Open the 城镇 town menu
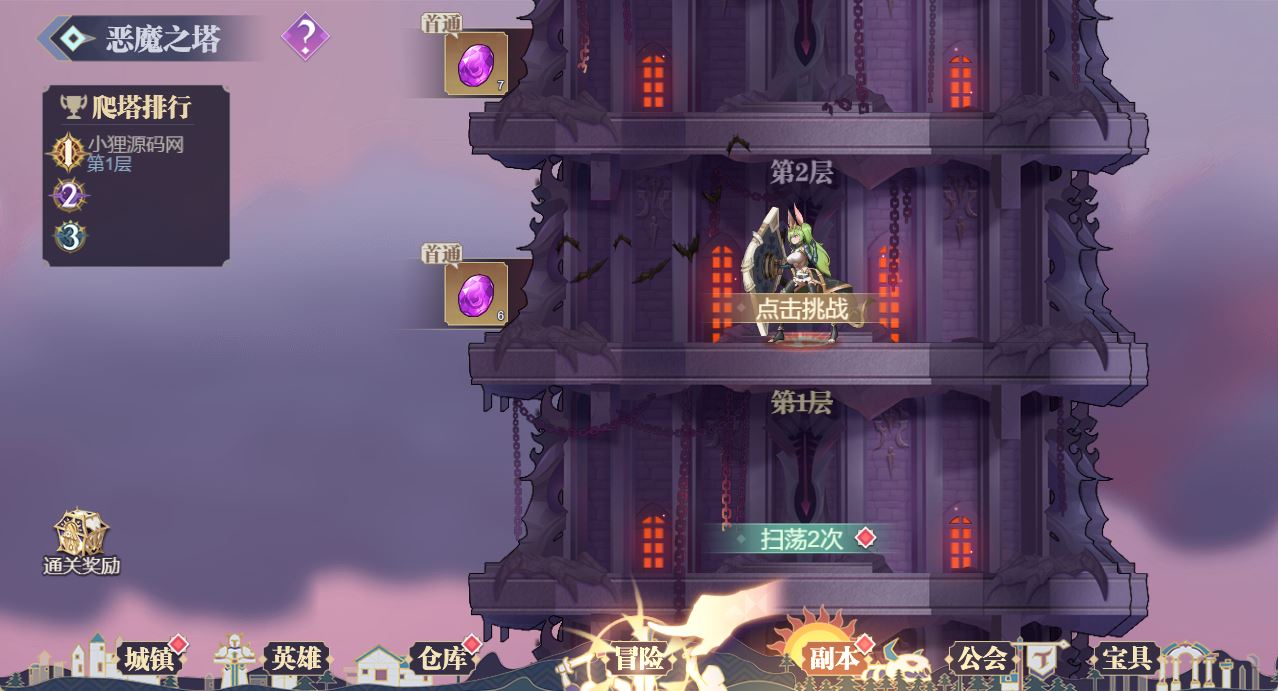The image size is (1278, 691). [x=149, y=658]
